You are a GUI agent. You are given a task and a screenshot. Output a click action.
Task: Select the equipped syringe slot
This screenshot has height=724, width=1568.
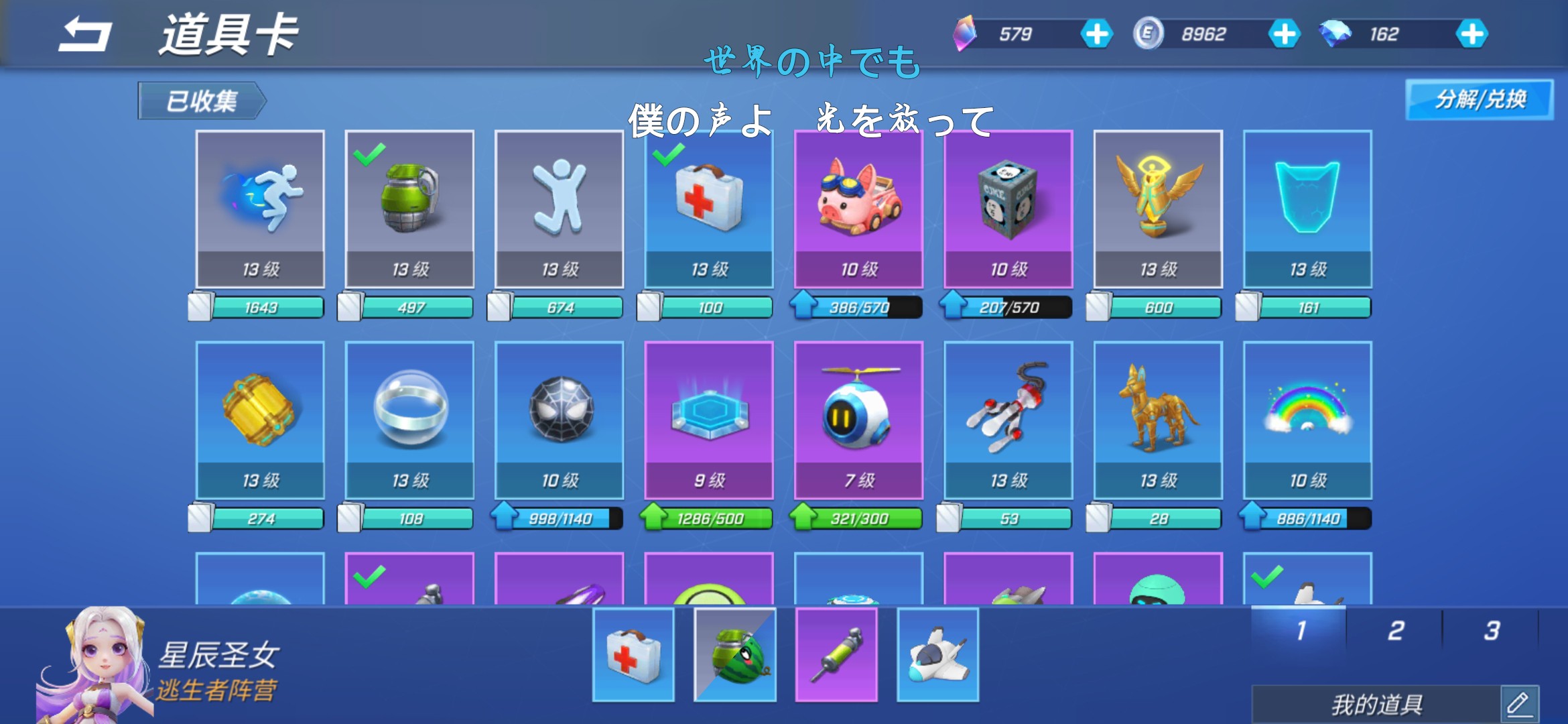pyautogui.click(x=836, y=655)
